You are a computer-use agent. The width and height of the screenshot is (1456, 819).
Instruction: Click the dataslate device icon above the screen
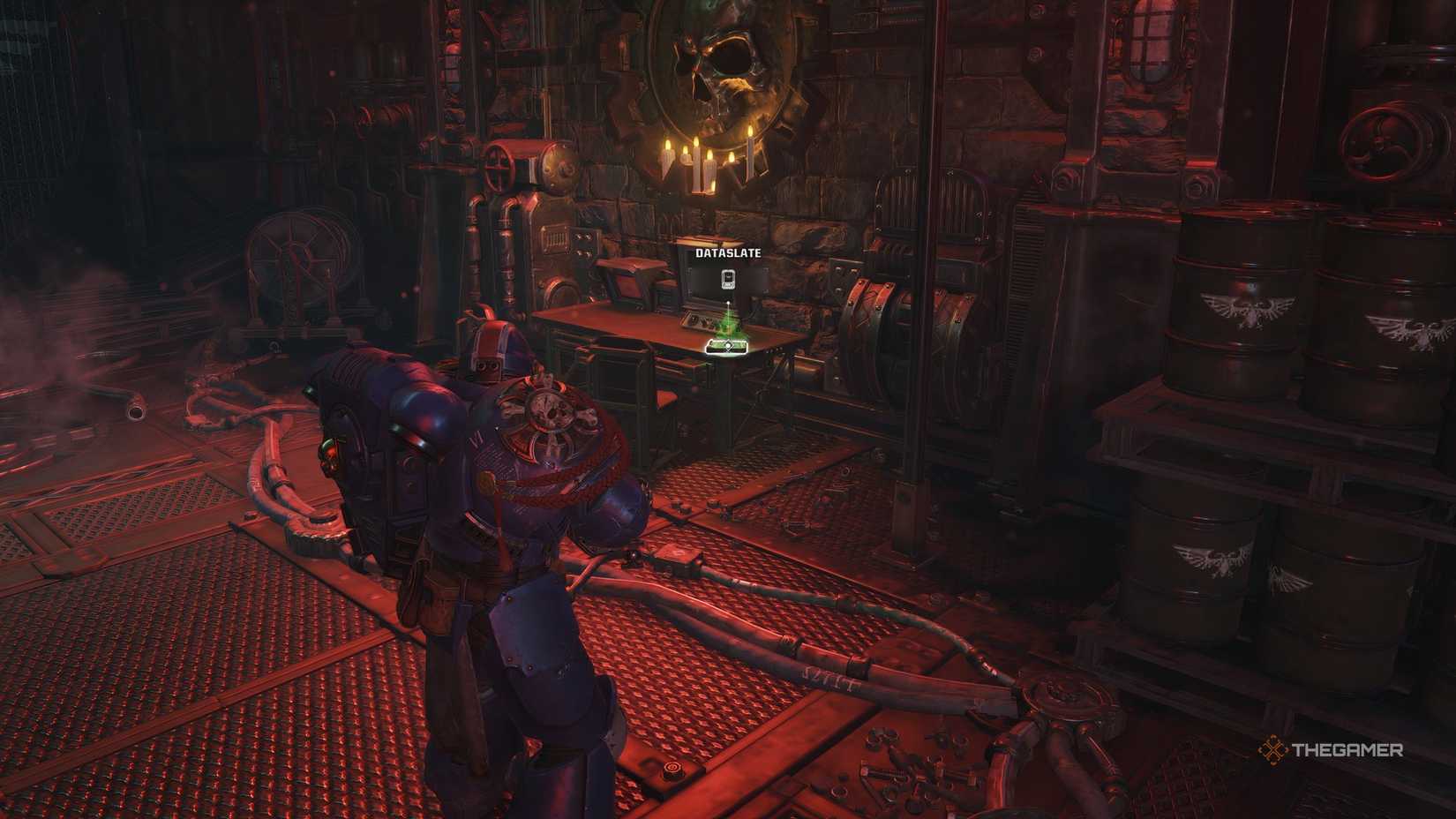[x=727, y=279]
